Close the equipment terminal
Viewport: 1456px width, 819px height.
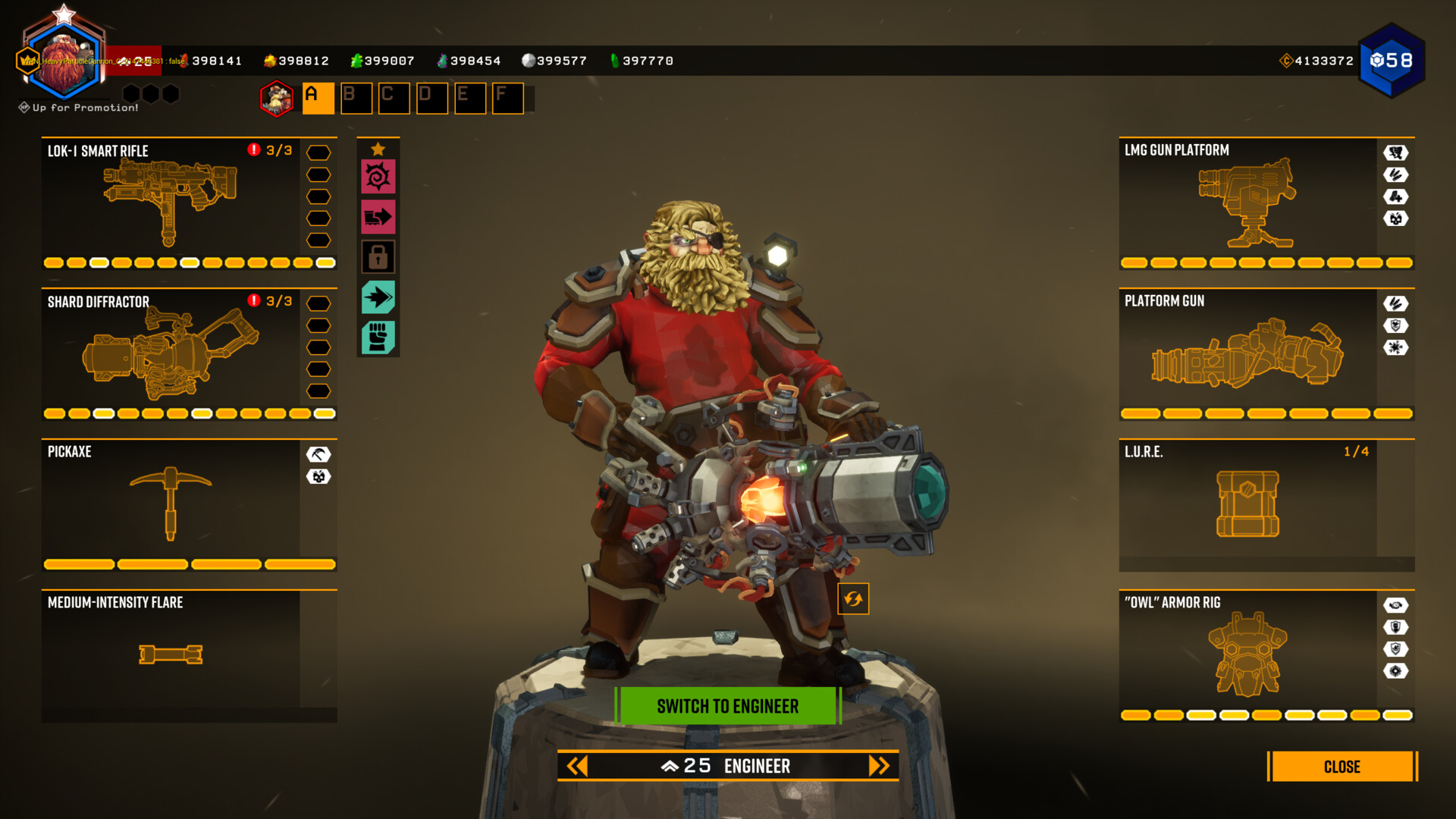1341,767
